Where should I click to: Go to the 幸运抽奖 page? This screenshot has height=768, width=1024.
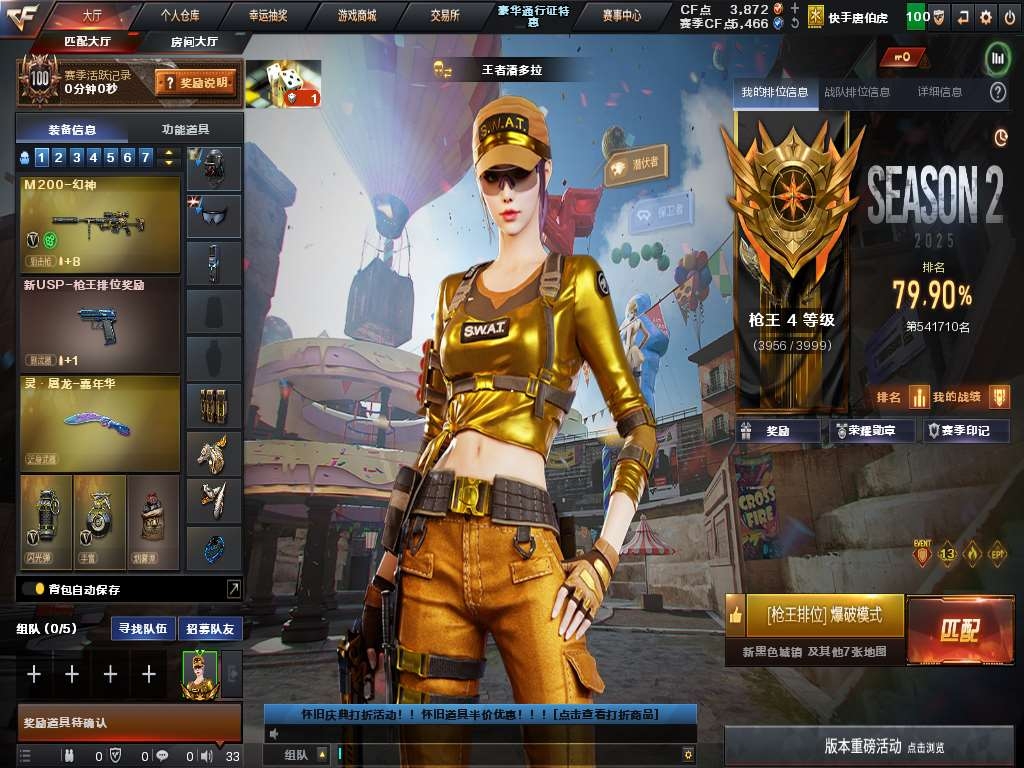click(x=268, y=16)
